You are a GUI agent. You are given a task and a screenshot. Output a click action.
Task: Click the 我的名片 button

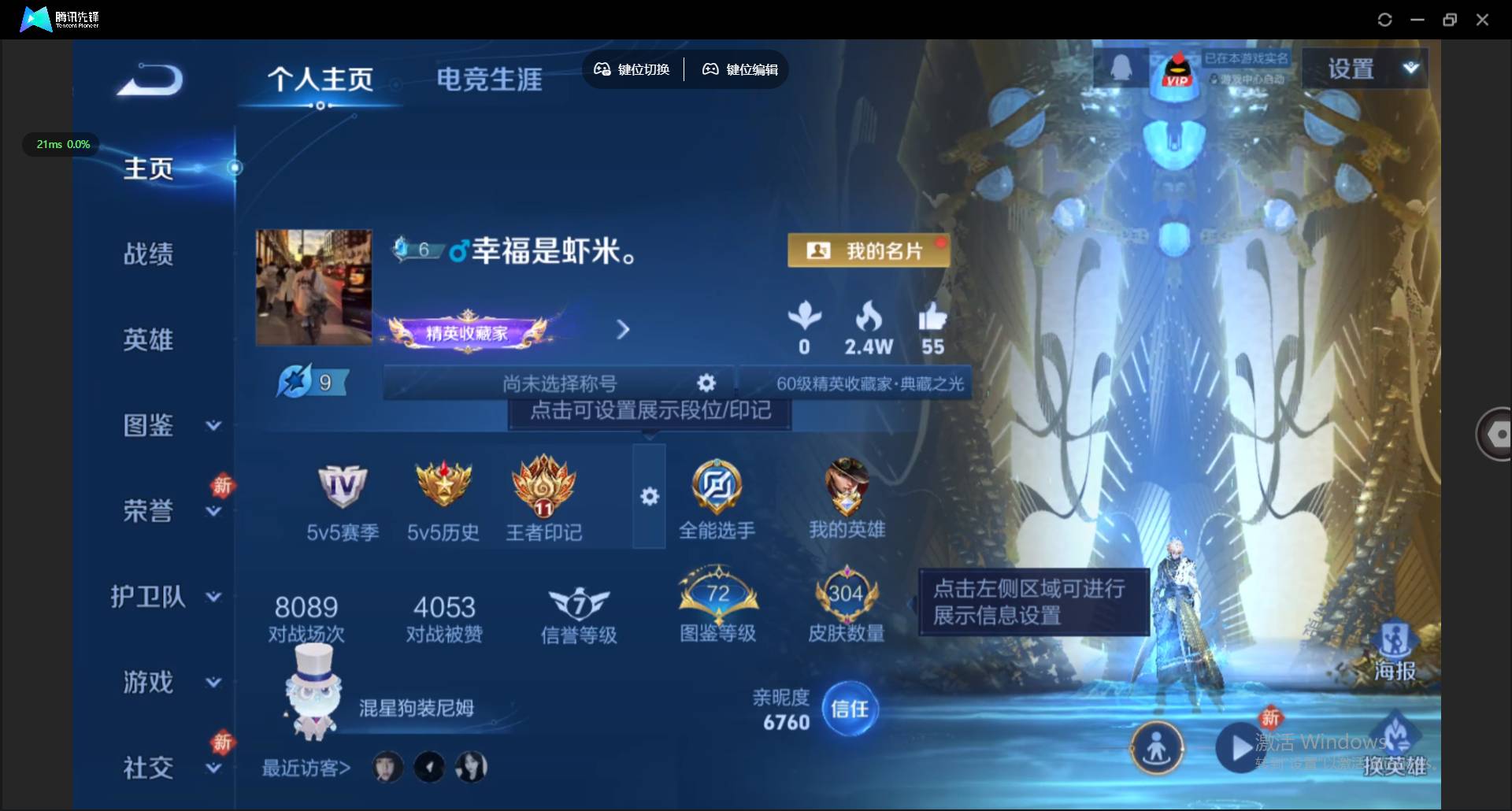point(868,250)
